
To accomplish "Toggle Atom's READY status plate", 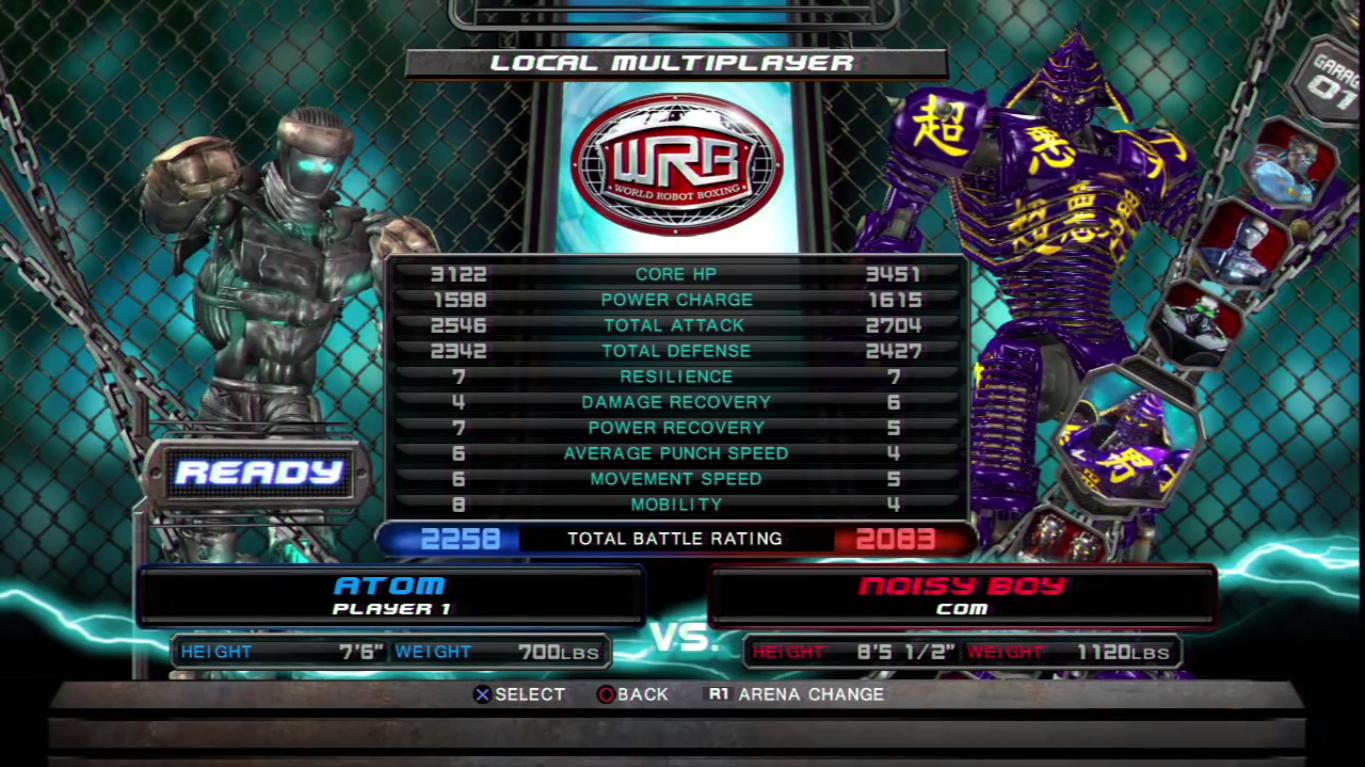I will click(x=260, y=473).
